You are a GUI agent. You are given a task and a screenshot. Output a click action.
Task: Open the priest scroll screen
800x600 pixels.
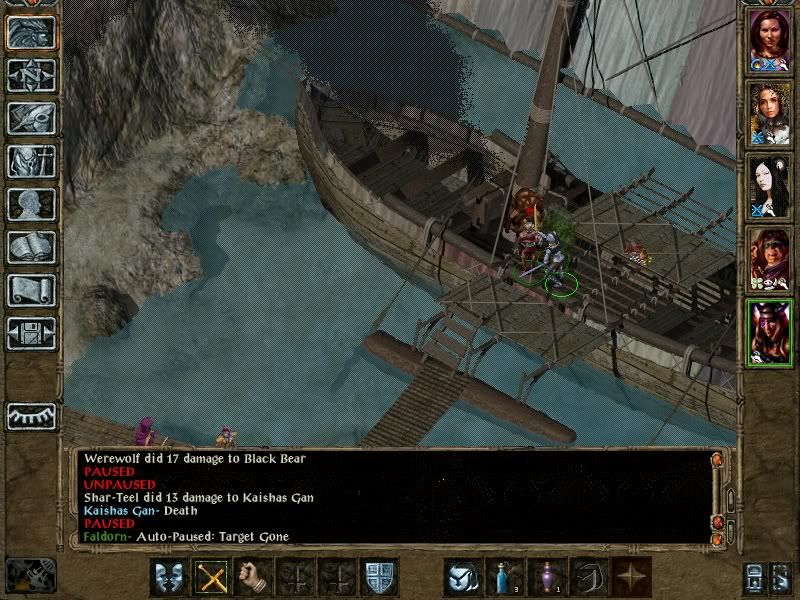click(31, 290)
